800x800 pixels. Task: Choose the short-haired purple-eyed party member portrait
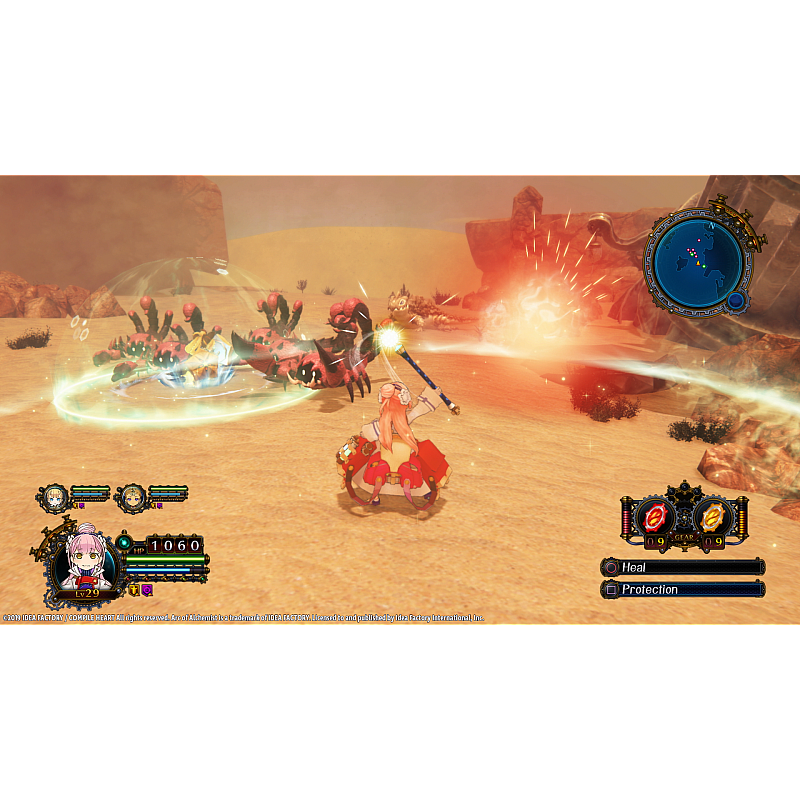click(131, 496)
